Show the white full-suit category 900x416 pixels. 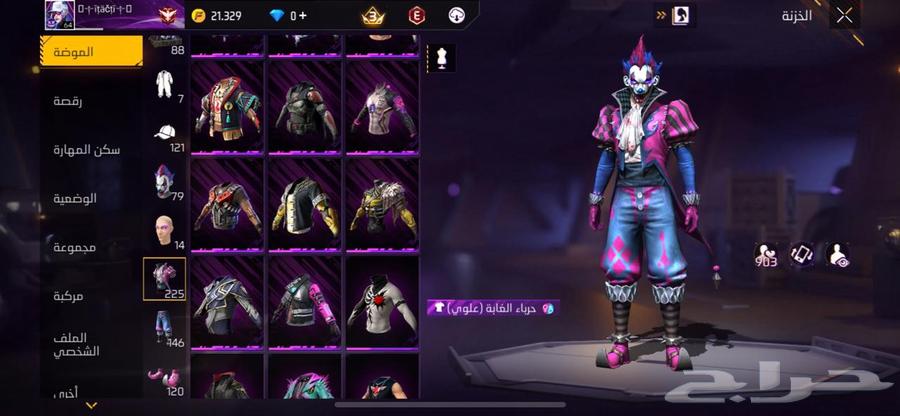tap(165, 84)
